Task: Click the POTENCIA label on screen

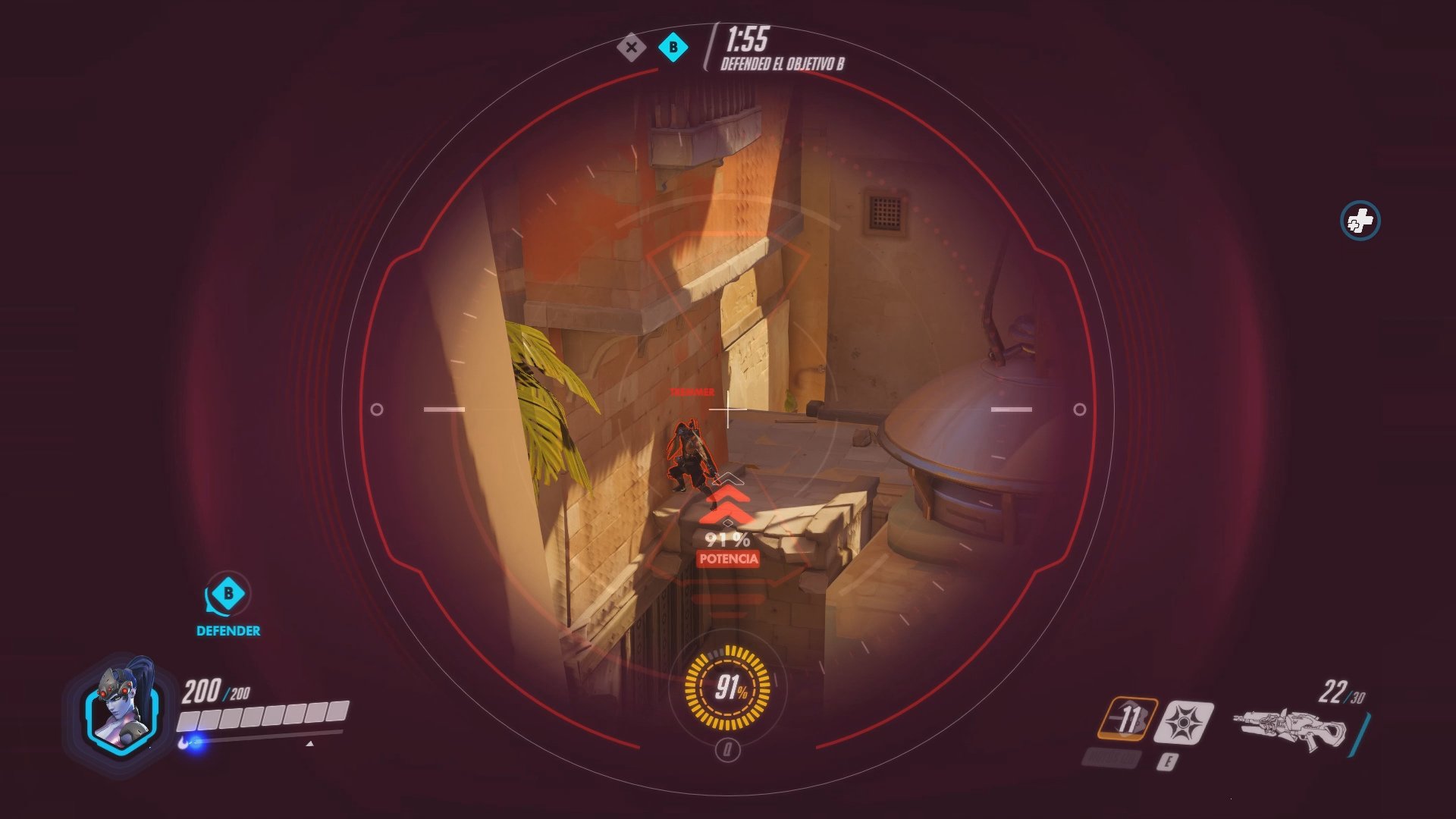Action: pos(727,560)
